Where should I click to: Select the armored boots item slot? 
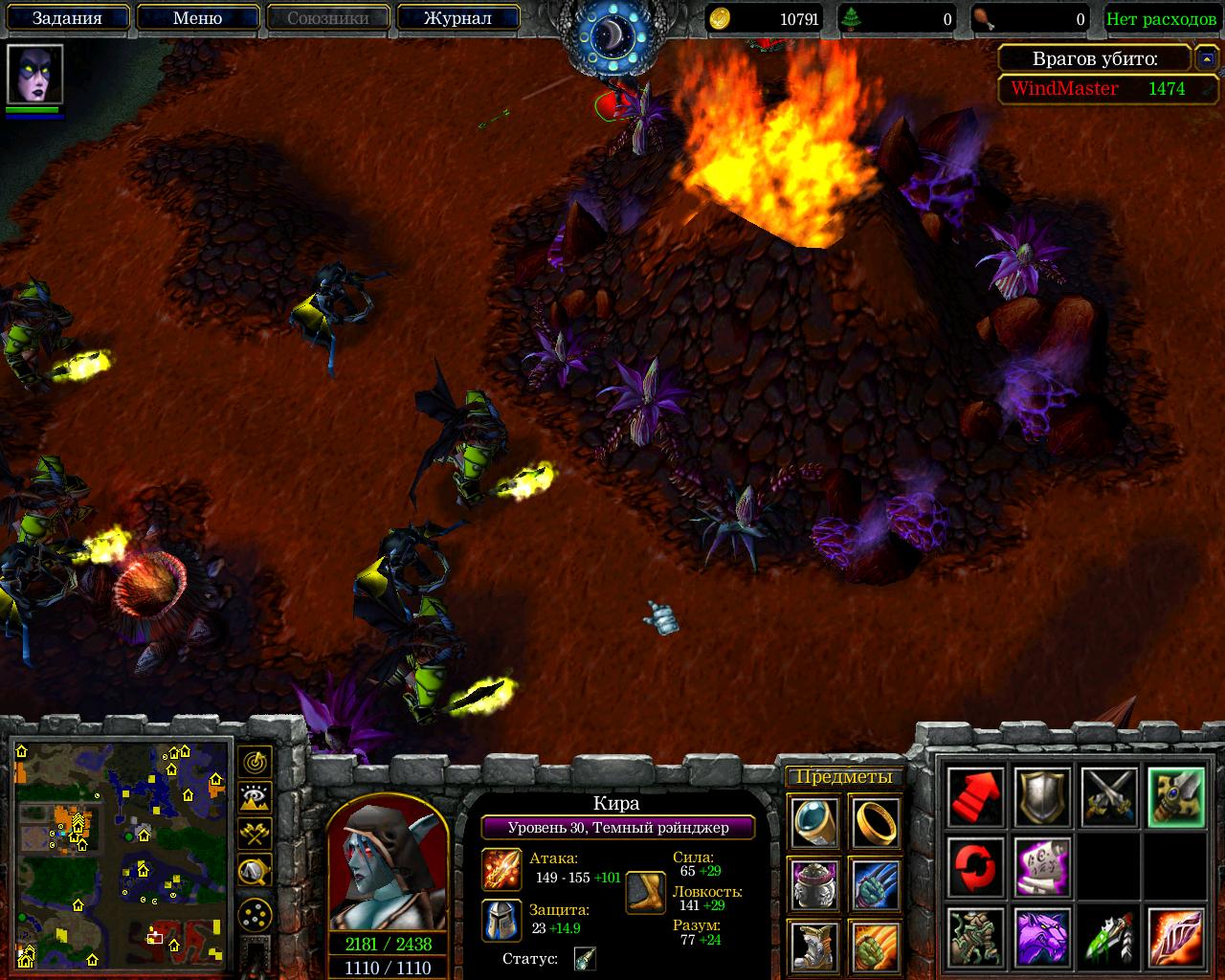(x=814, y=945)
